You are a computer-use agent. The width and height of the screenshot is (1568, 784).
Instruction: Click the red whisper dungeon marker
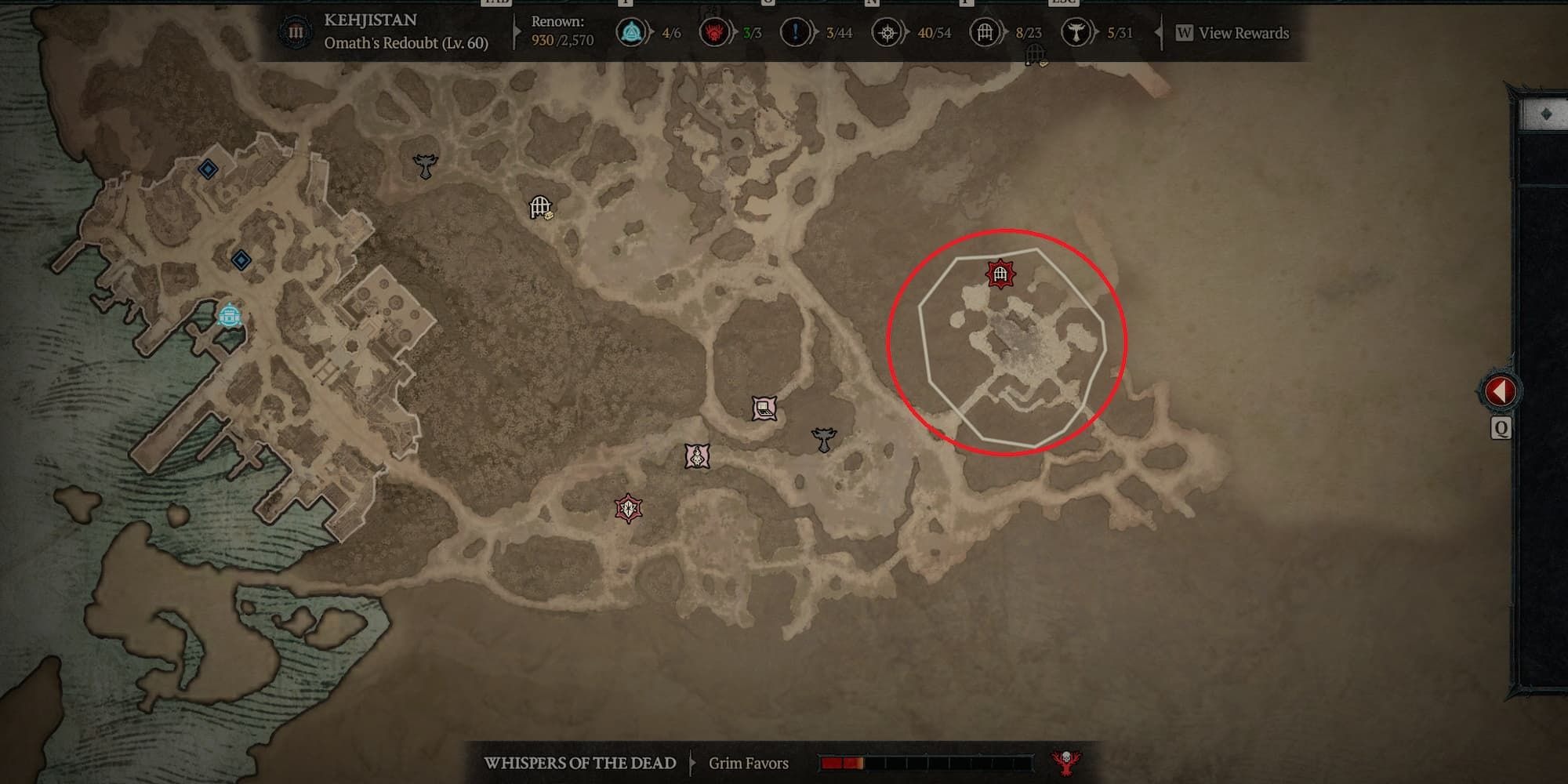1000,274
